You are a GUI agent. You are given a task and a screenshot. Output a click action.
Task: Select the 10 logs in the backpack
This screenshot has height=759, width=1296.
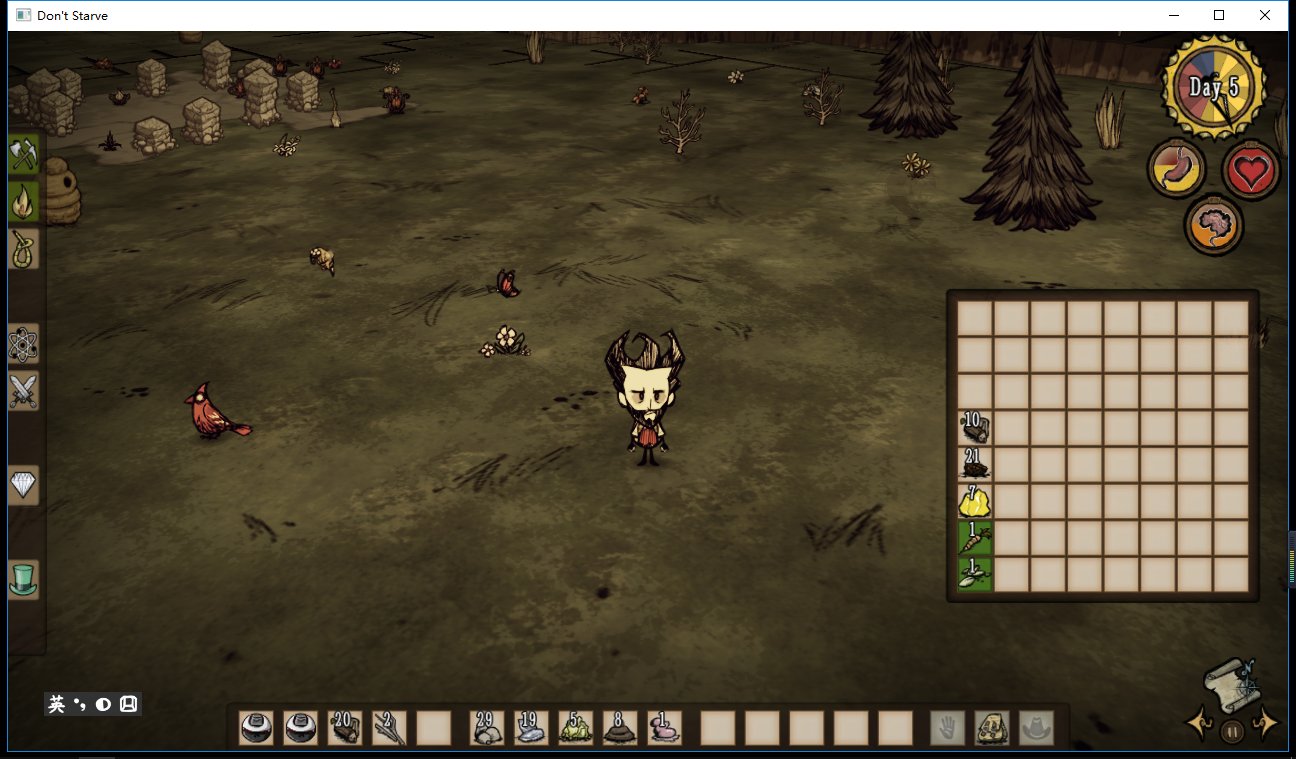[x=975, y=428]
